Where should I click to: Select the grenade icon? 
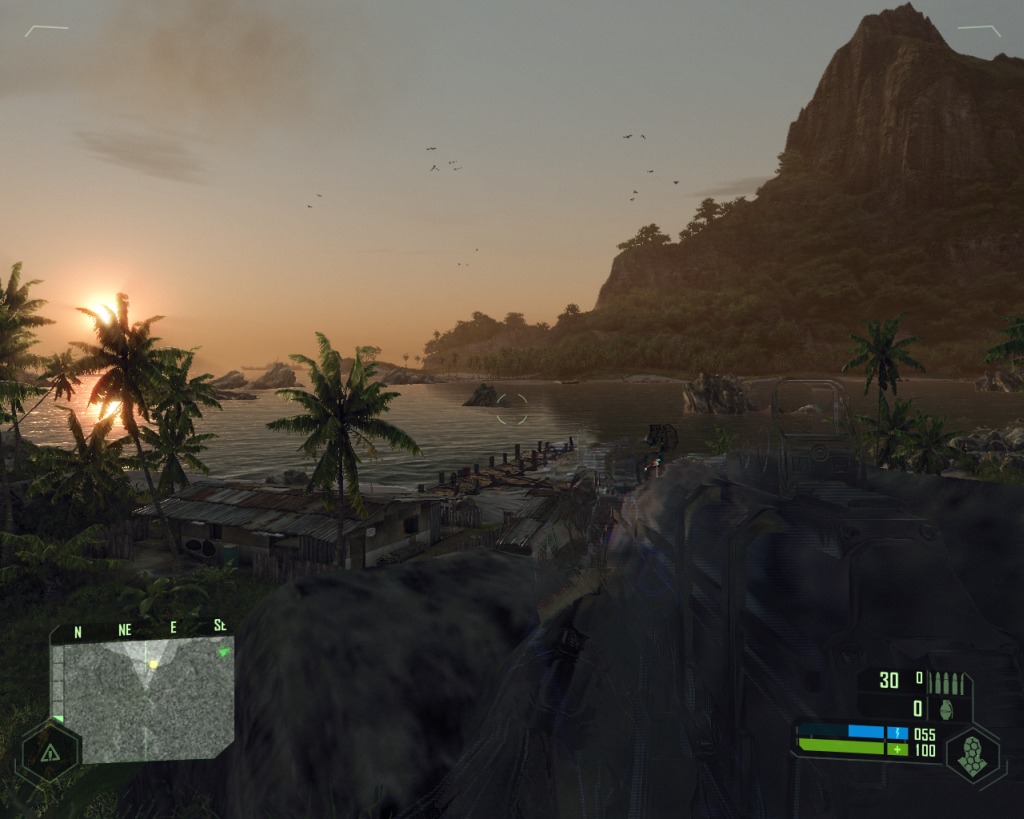[x=946, y=708]
